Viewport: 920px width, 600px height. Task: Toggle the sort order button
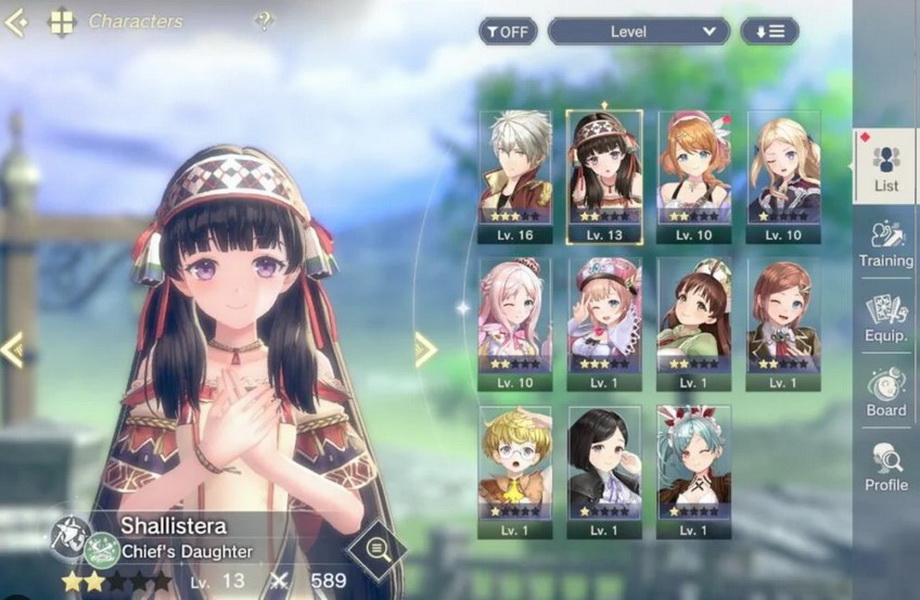tap(769, 31)
